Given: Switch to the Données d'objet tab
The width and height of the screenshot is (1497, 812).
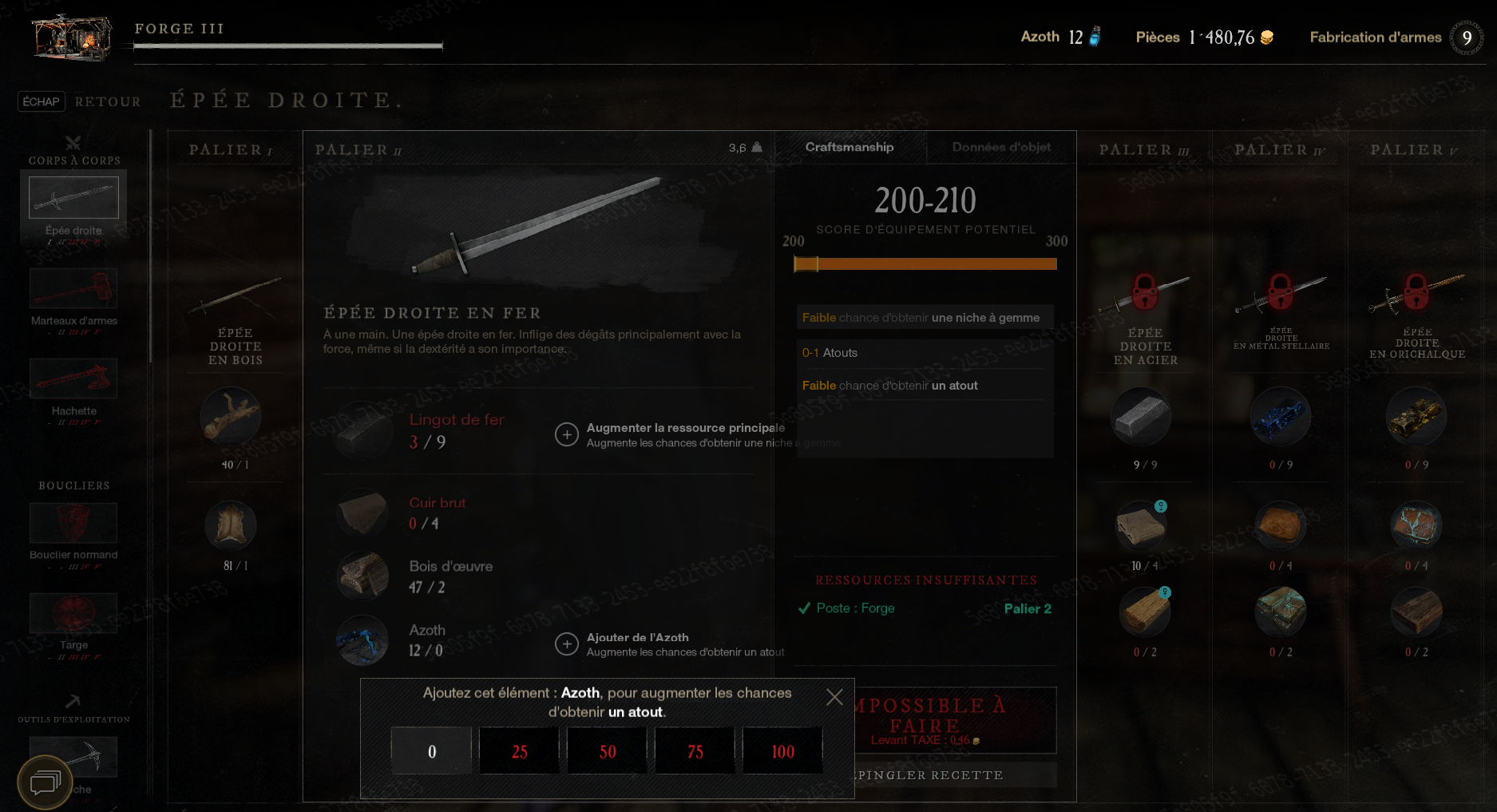Looking at the screenshot, I should (1001, 147).
